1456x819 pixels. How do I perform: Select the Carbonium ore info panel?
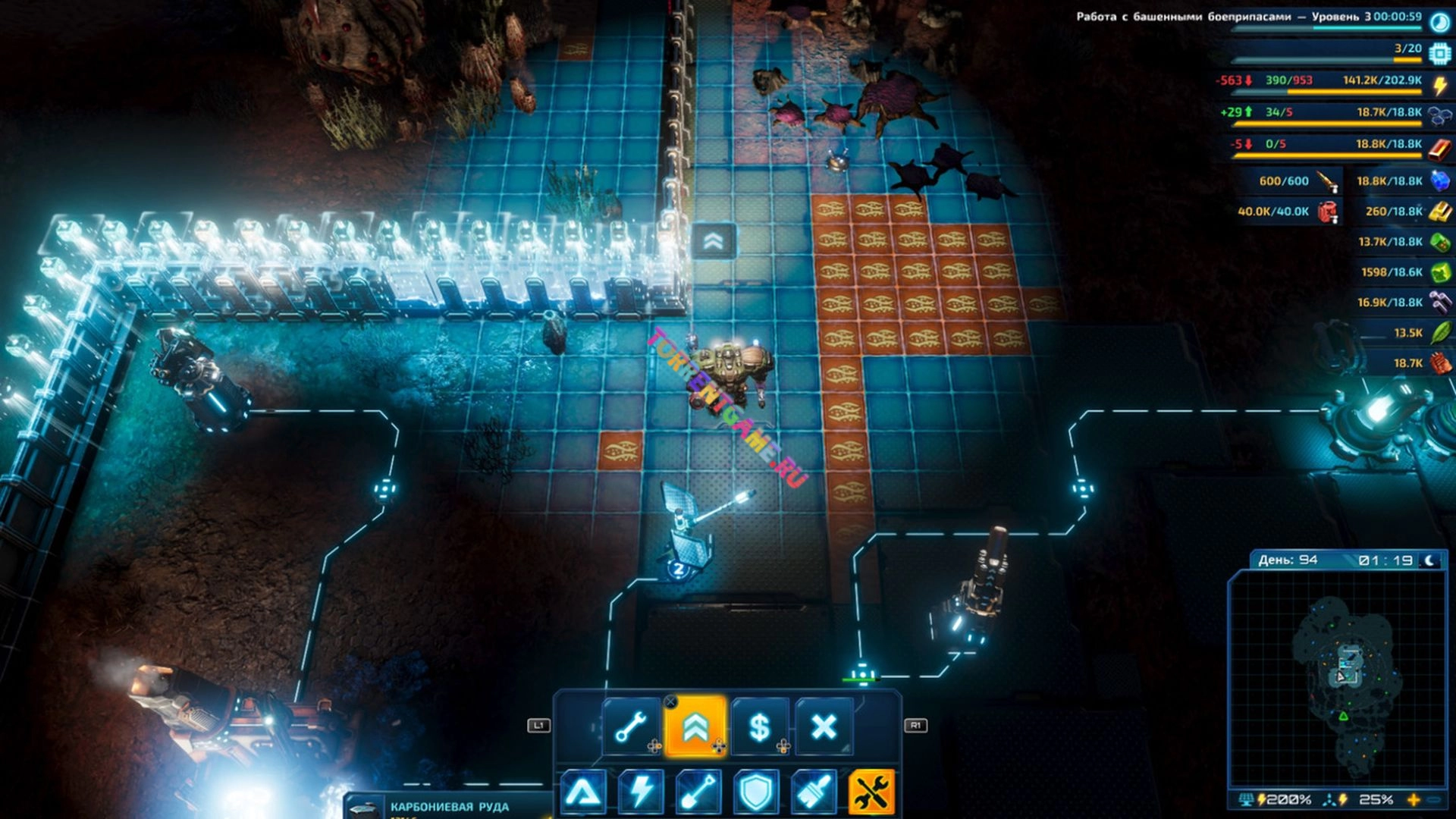pos(449,807)
